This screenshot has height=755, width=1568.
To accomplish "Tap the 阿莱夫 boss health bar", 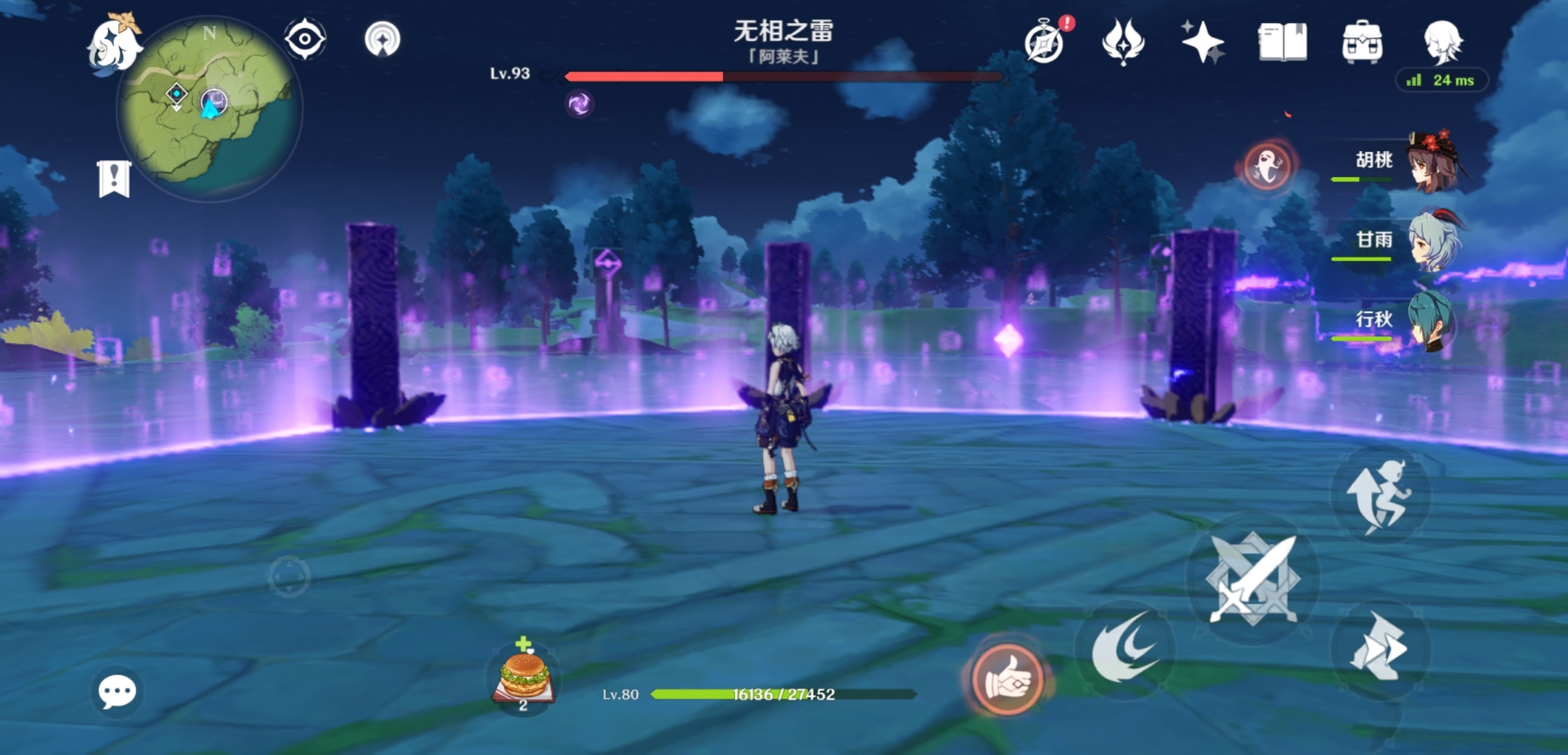I will pyautogui.click(x=783, y=77).
